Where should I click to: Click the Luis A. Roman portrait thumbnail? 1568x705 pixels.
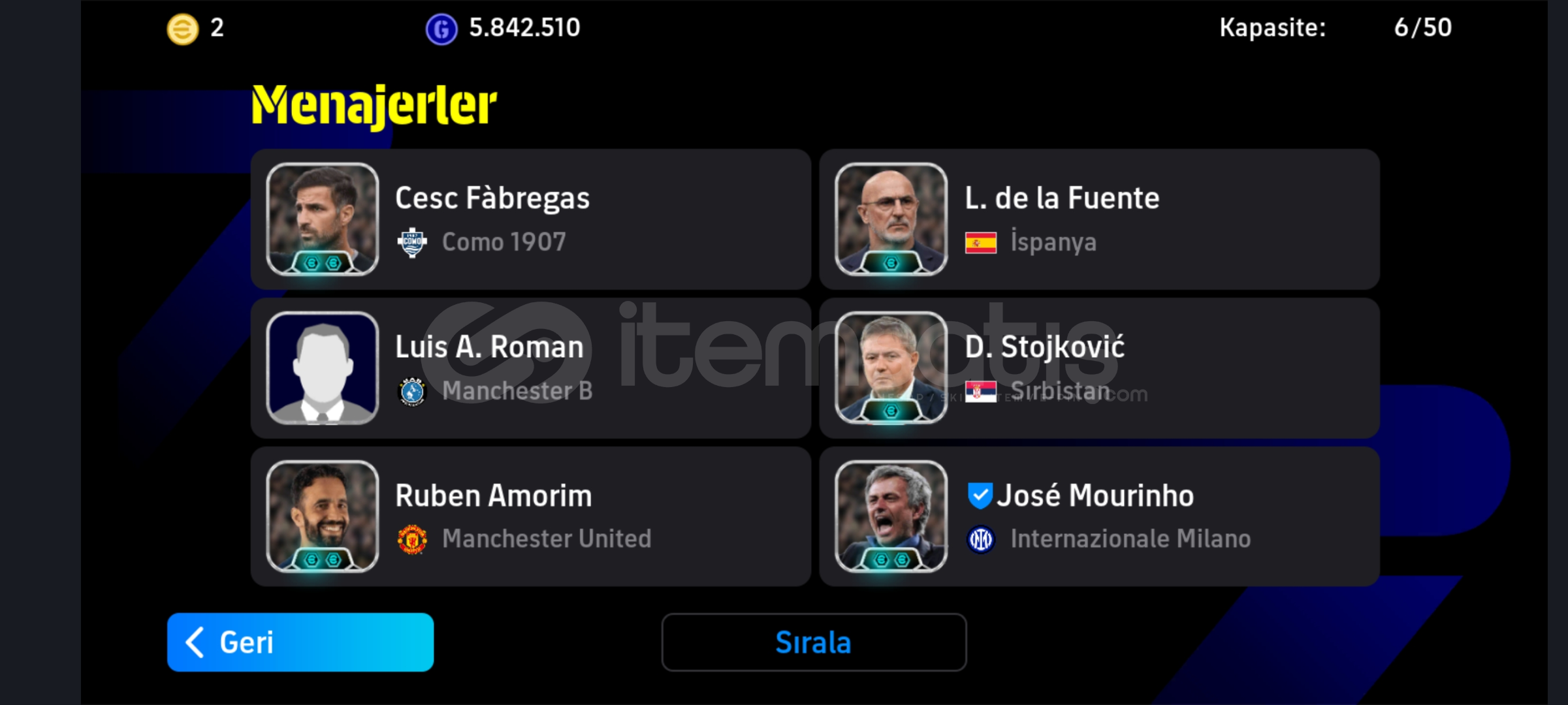point(323,368)
